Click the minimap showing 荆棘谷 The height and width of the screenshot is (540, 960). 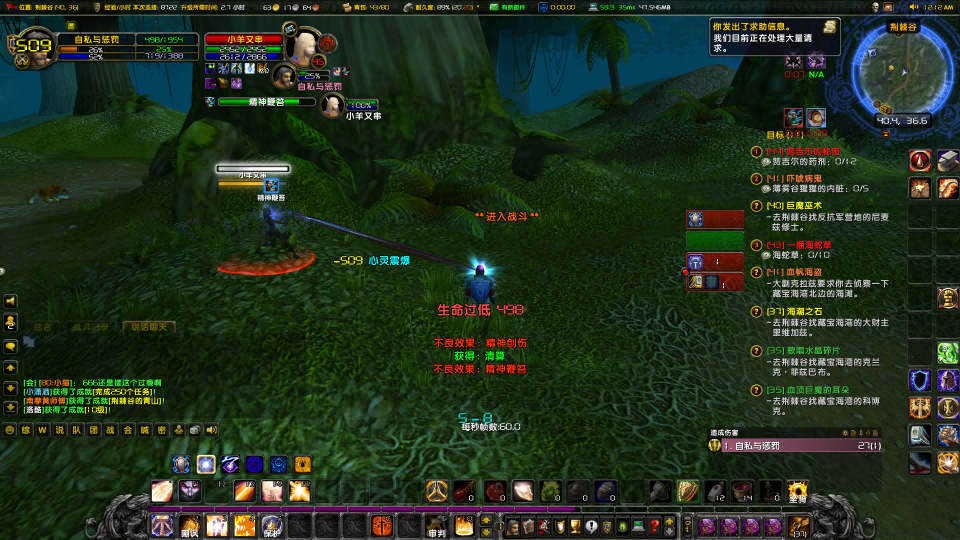tap(885, 77)
